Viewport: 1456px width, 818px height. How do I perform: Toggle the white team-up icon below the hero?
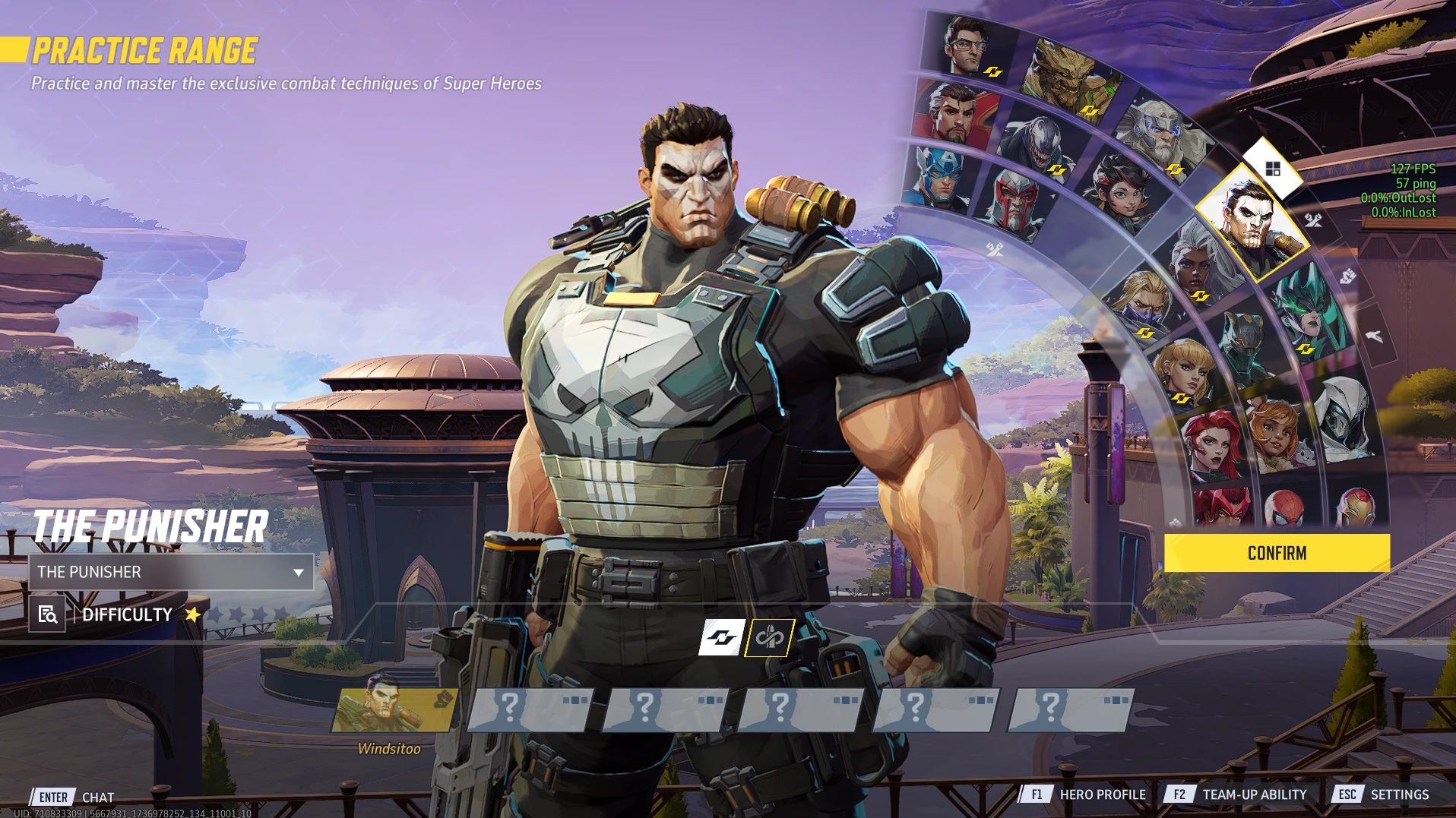click(x=720, y=638)
